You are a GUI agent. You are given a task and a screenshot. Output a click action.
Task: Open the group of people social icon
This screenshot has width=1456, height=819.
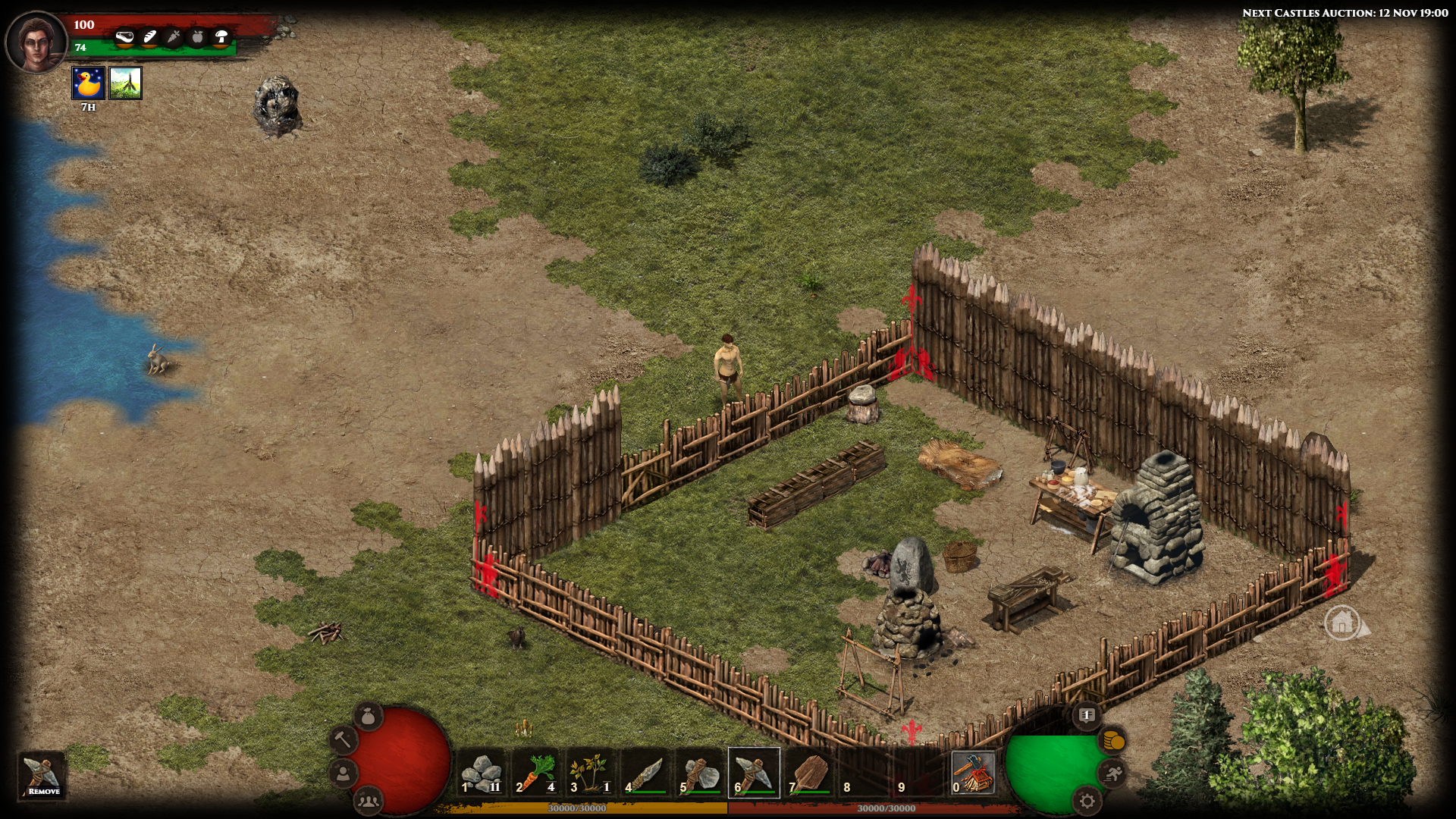point(369,799)
